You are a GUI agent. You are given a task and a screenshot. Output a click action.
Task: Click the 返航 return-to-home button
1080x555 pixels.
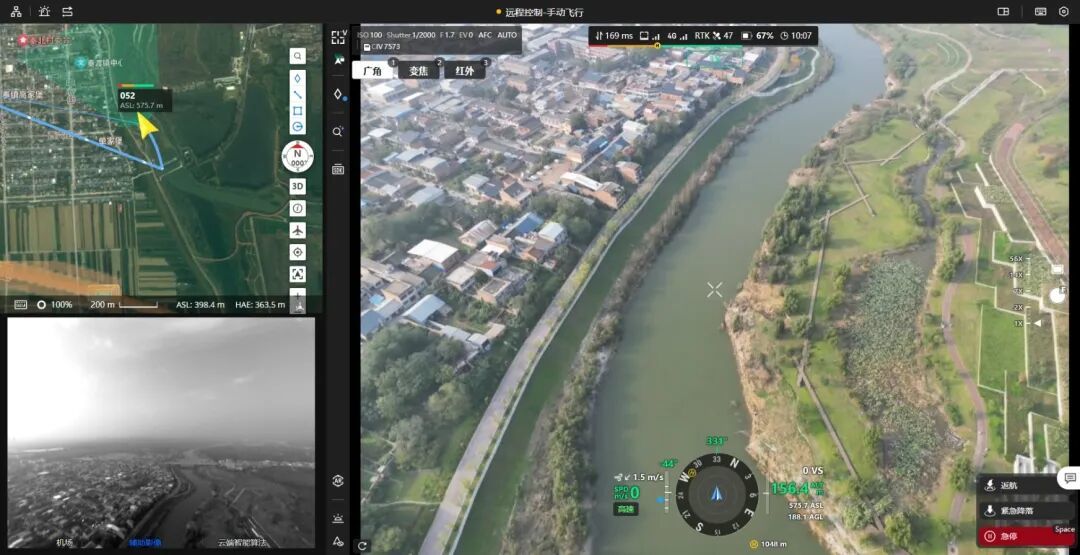[x=1018, y=486]
